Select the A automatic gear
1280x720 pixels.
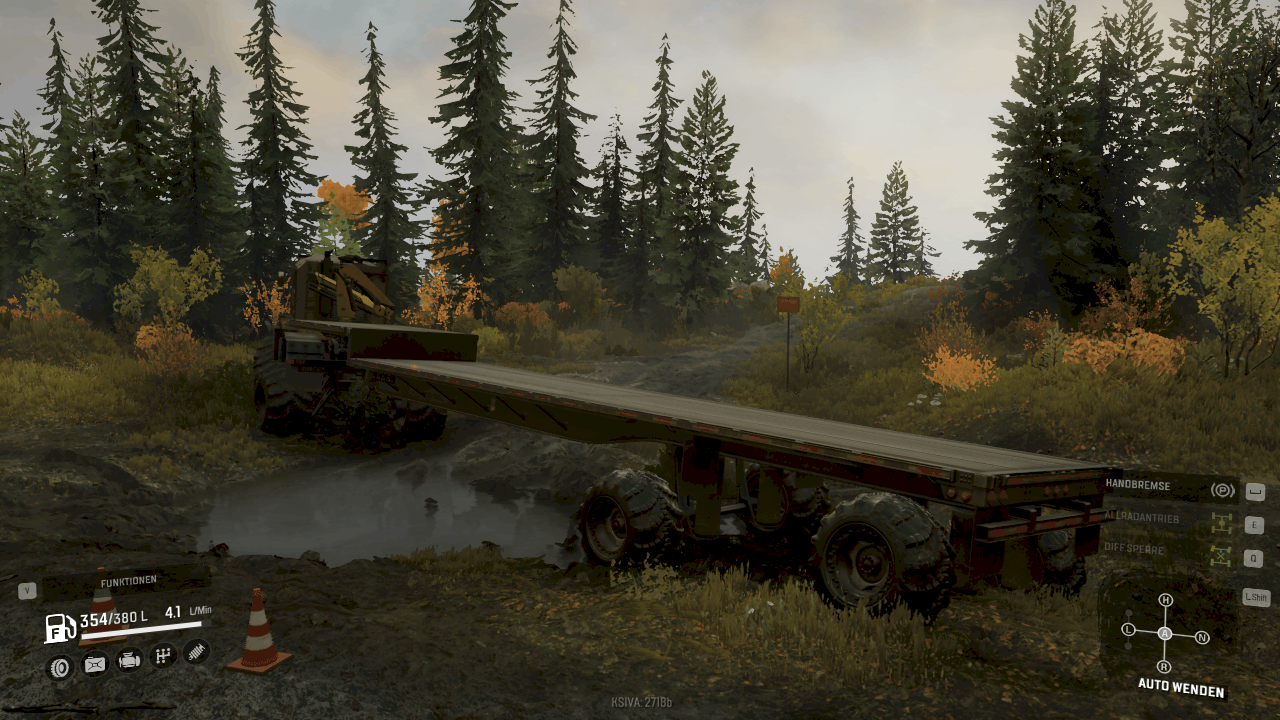click(x=1165, y=634)
